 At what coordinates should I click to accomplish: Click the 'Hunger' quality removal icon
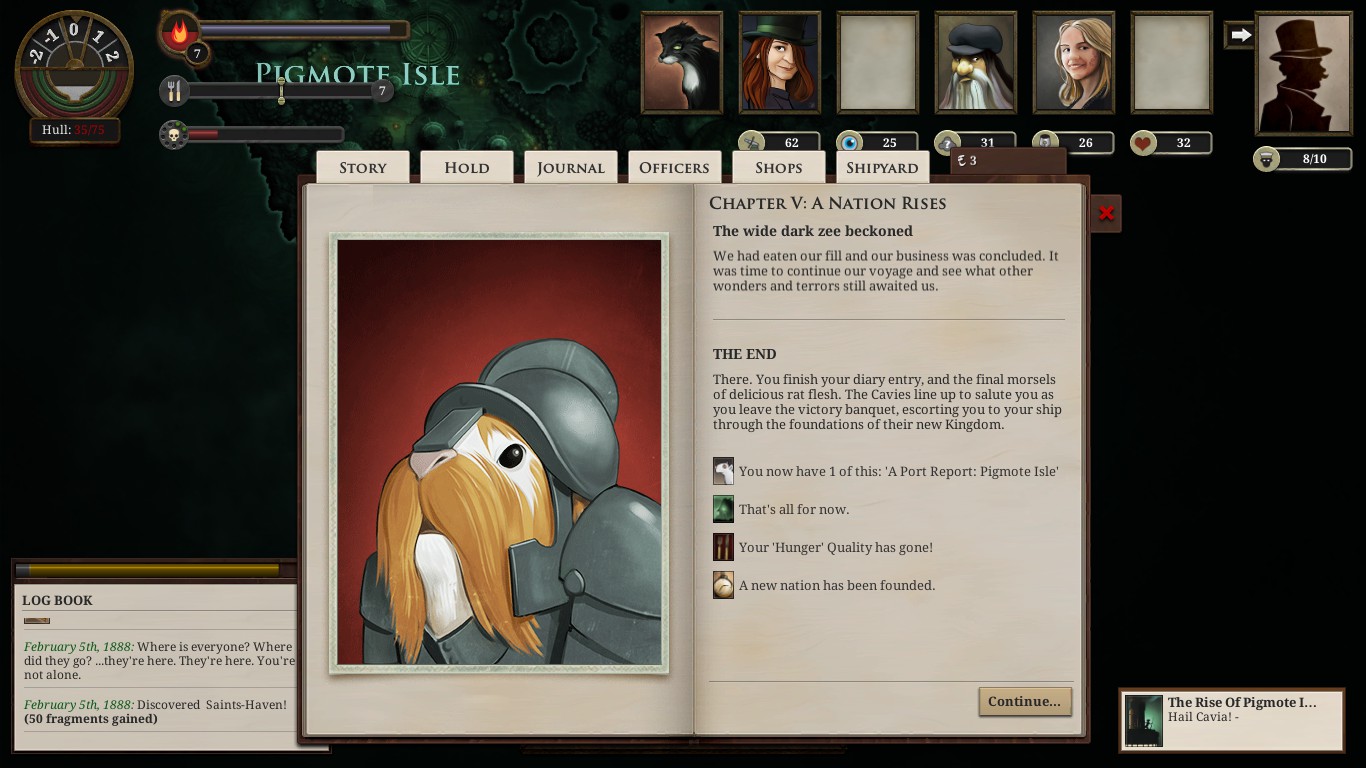(723, 547)
